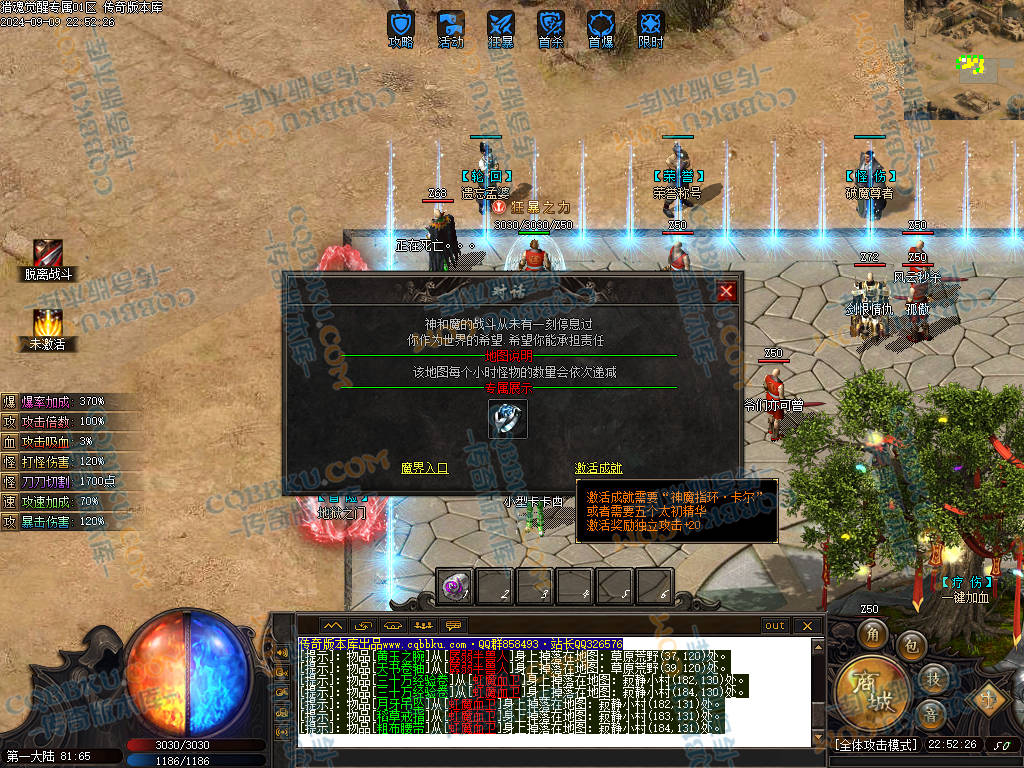Open the 活动 events icon
The width and height of the screenshot is (1024, 768).
point(451,25)
